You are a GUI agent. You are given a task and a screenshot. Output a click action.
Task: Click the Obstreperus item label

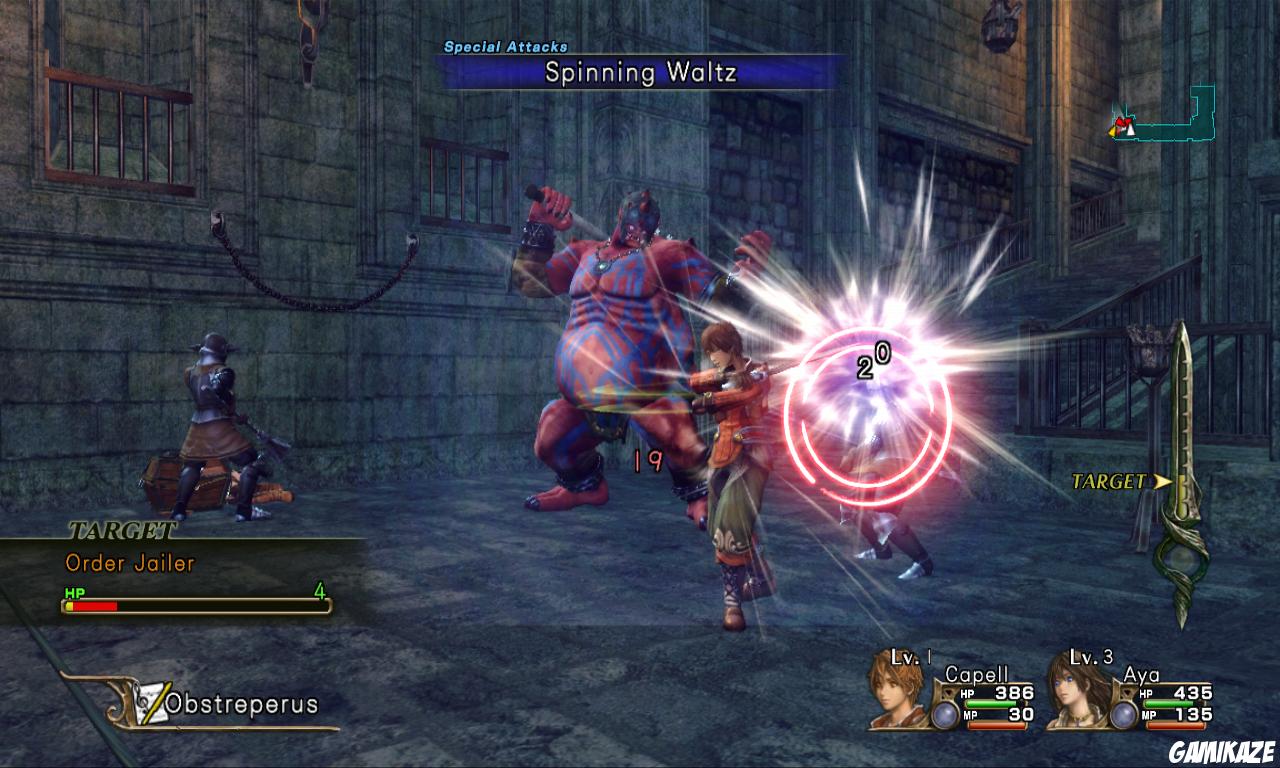point(241,704)
